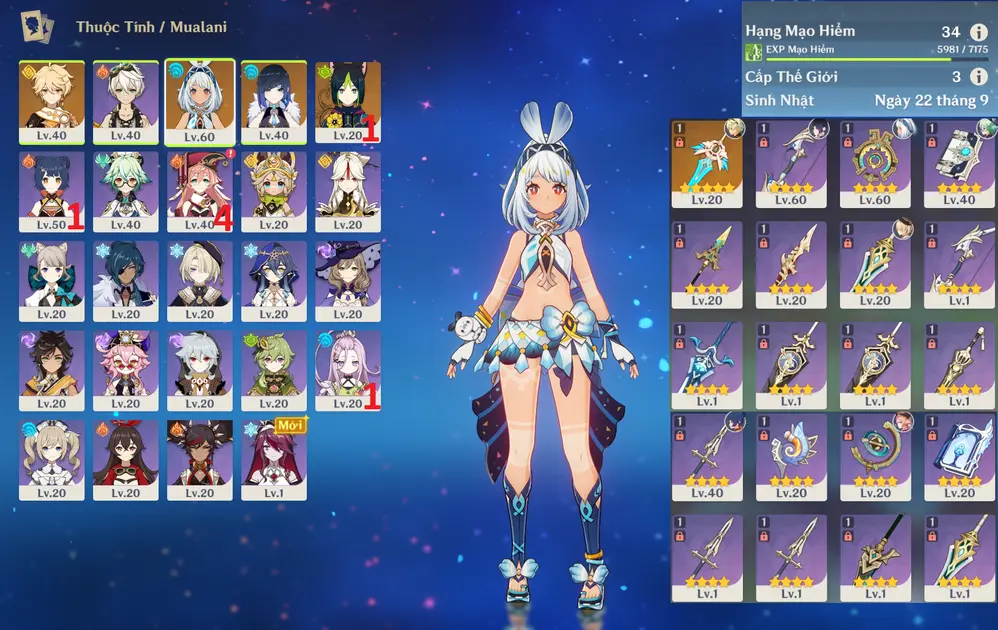Select pink-haired Dori's portrait
Screen dimensions: 998x630
pyautogui.click(x=126, y=370)
